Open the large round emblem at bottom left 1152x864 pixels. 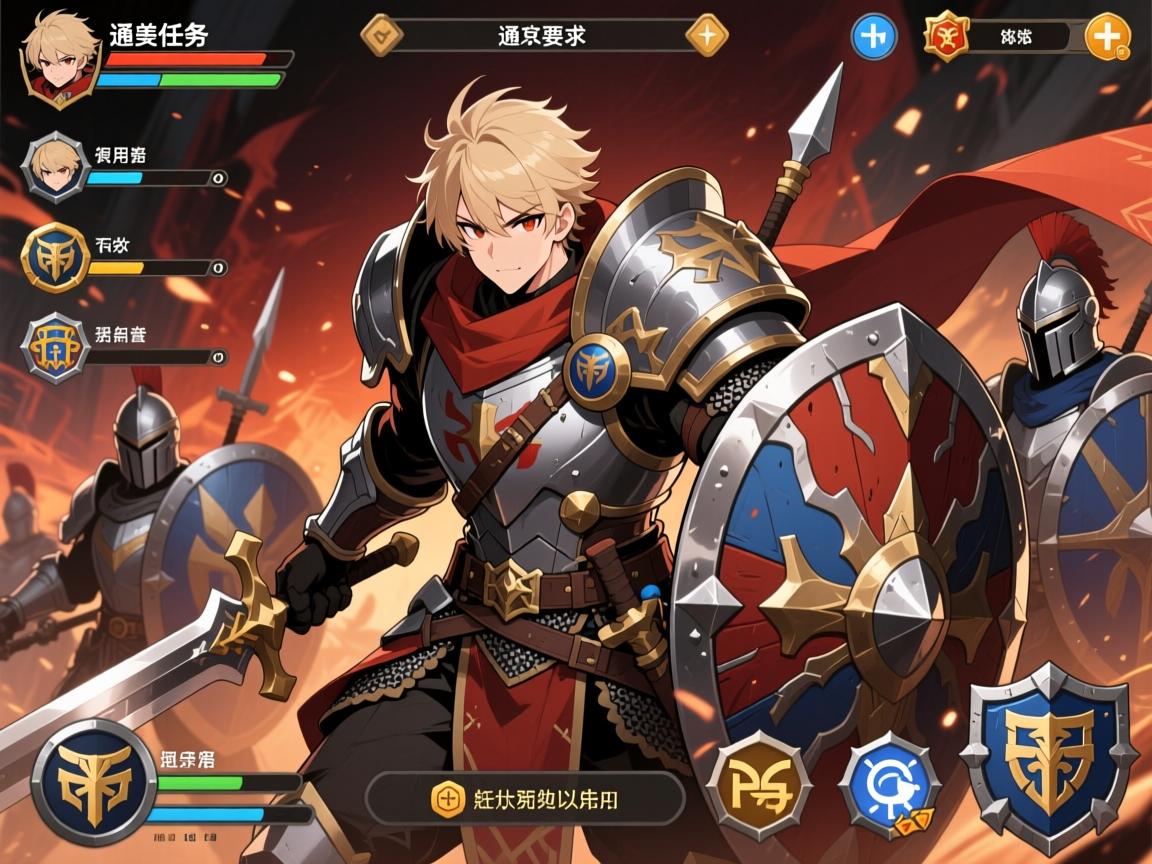tap(93, 782)
